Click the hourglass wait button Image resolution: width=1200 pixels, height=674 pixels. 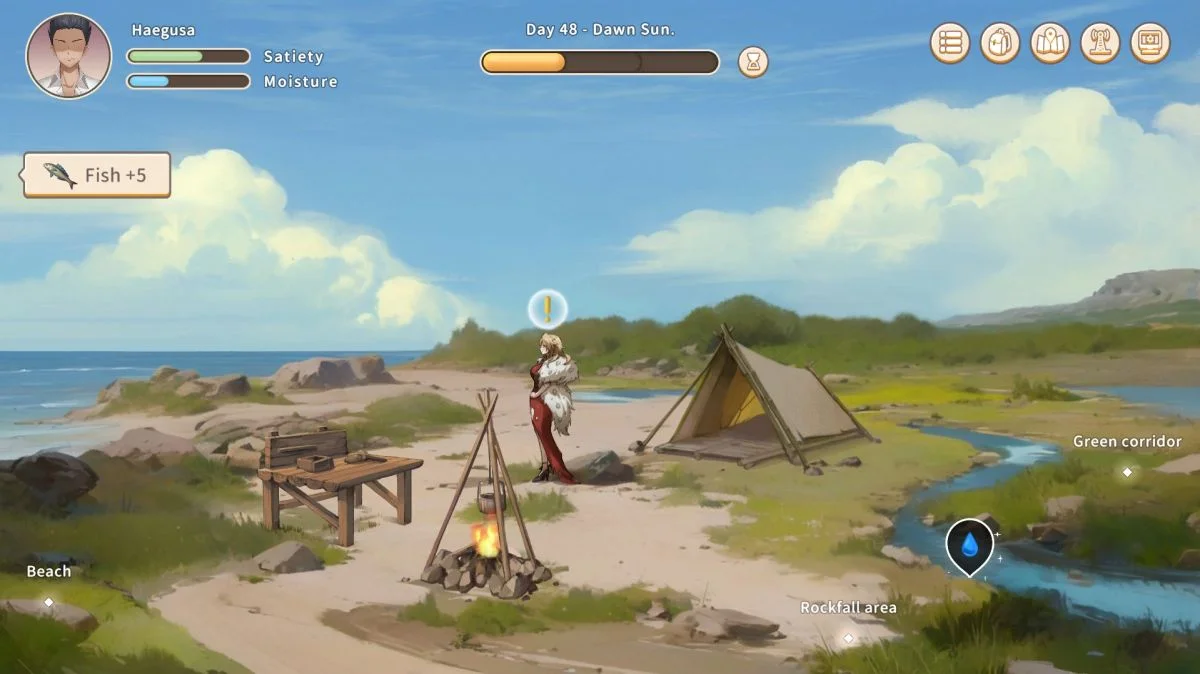[x=753, y=62]
